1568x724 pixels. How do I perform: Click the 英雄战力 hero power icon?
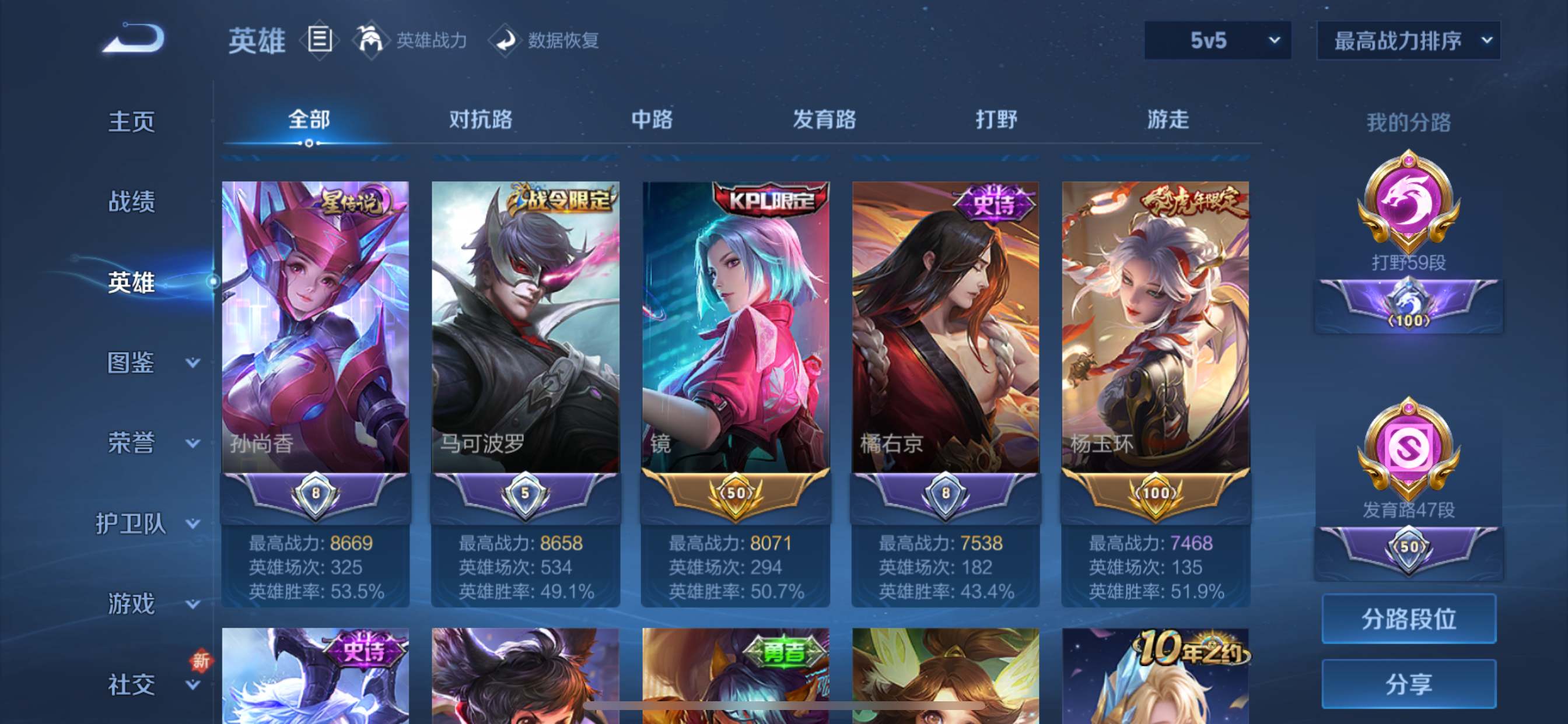(373, 41)
